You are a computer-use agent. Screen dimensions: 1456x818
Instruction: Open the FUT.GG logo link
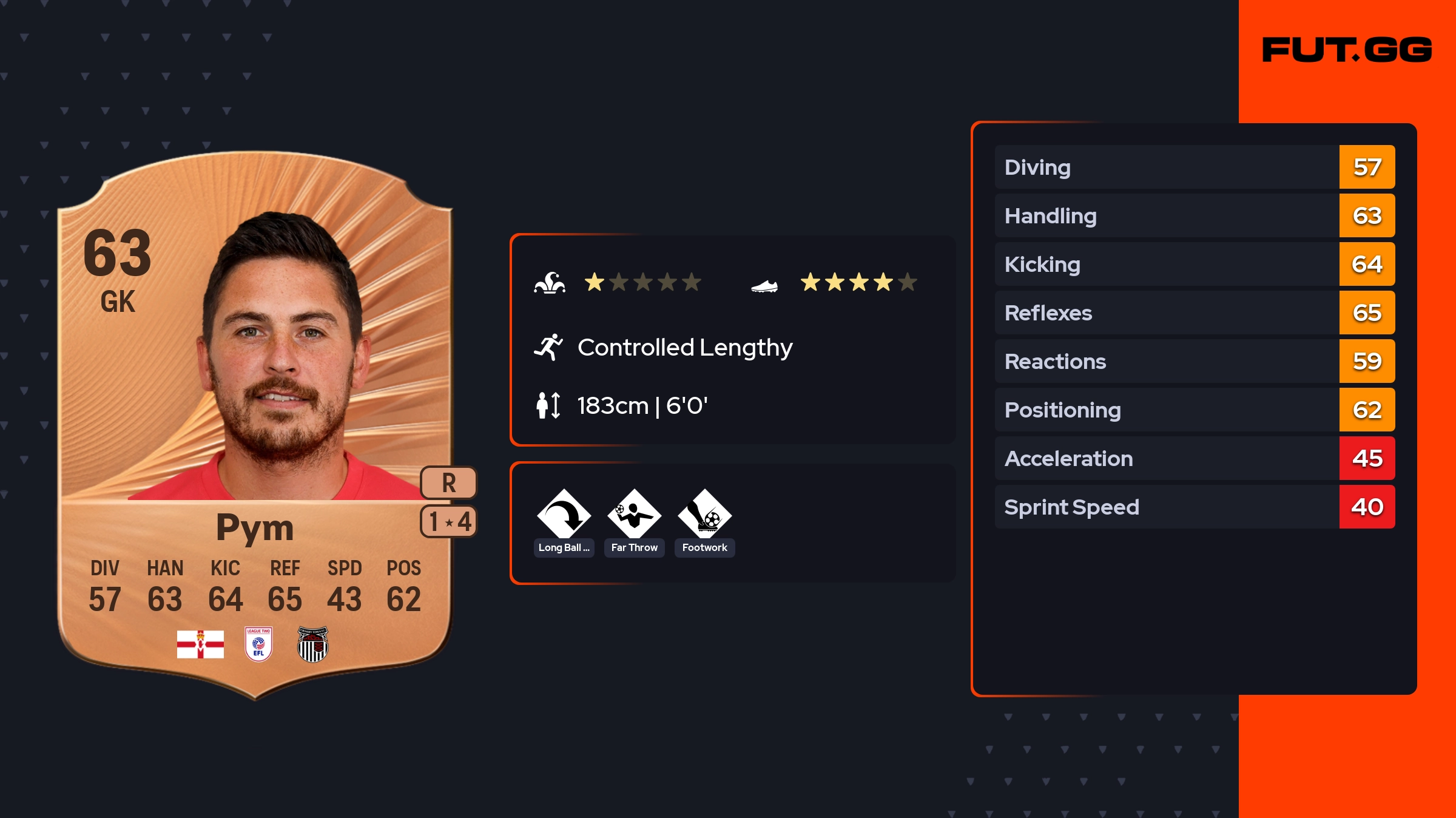(x=1347, y=50)
